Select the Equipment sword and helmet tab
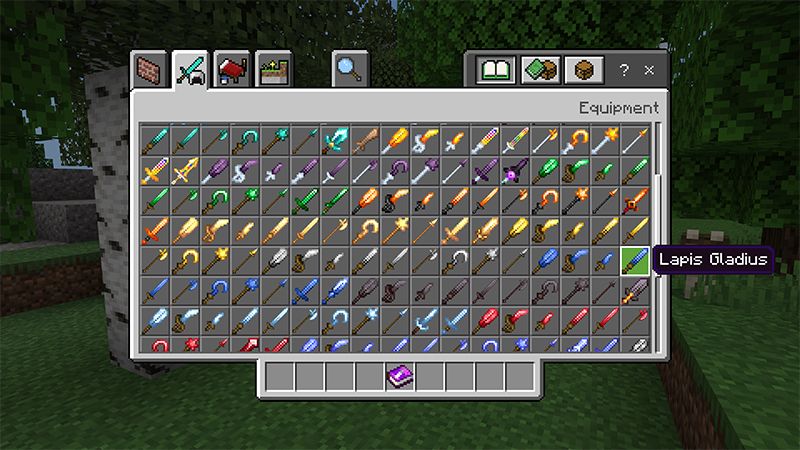This screenshot has height=450, width=800. 190,70
